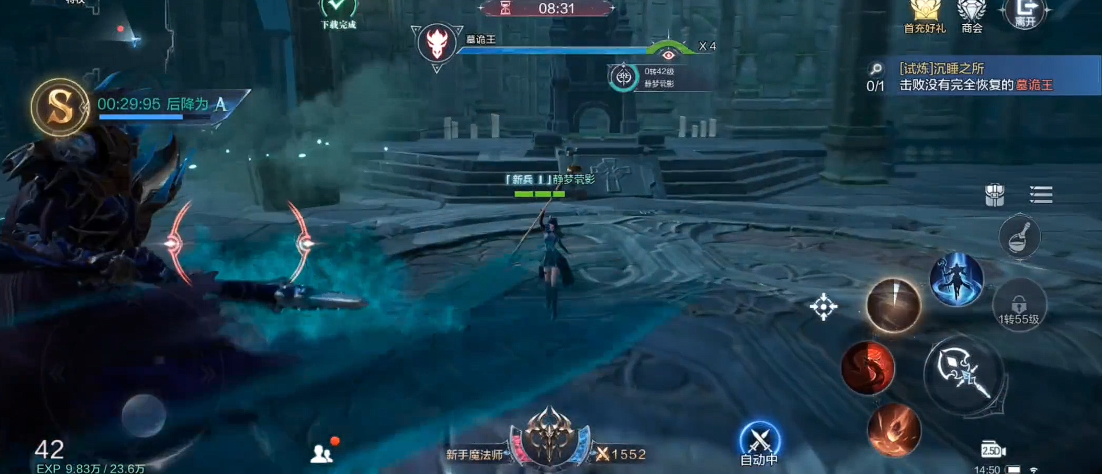Toggle the 自动中 auto-battle button
Viewport: 1102px width, 474px height.
tap(759, 443)
